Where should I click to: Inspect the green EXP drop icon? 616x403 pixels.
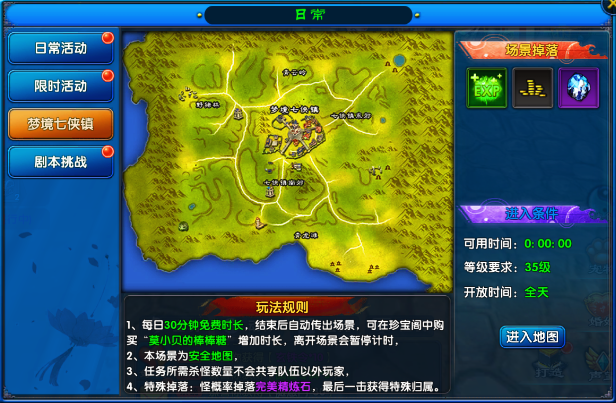485,88
